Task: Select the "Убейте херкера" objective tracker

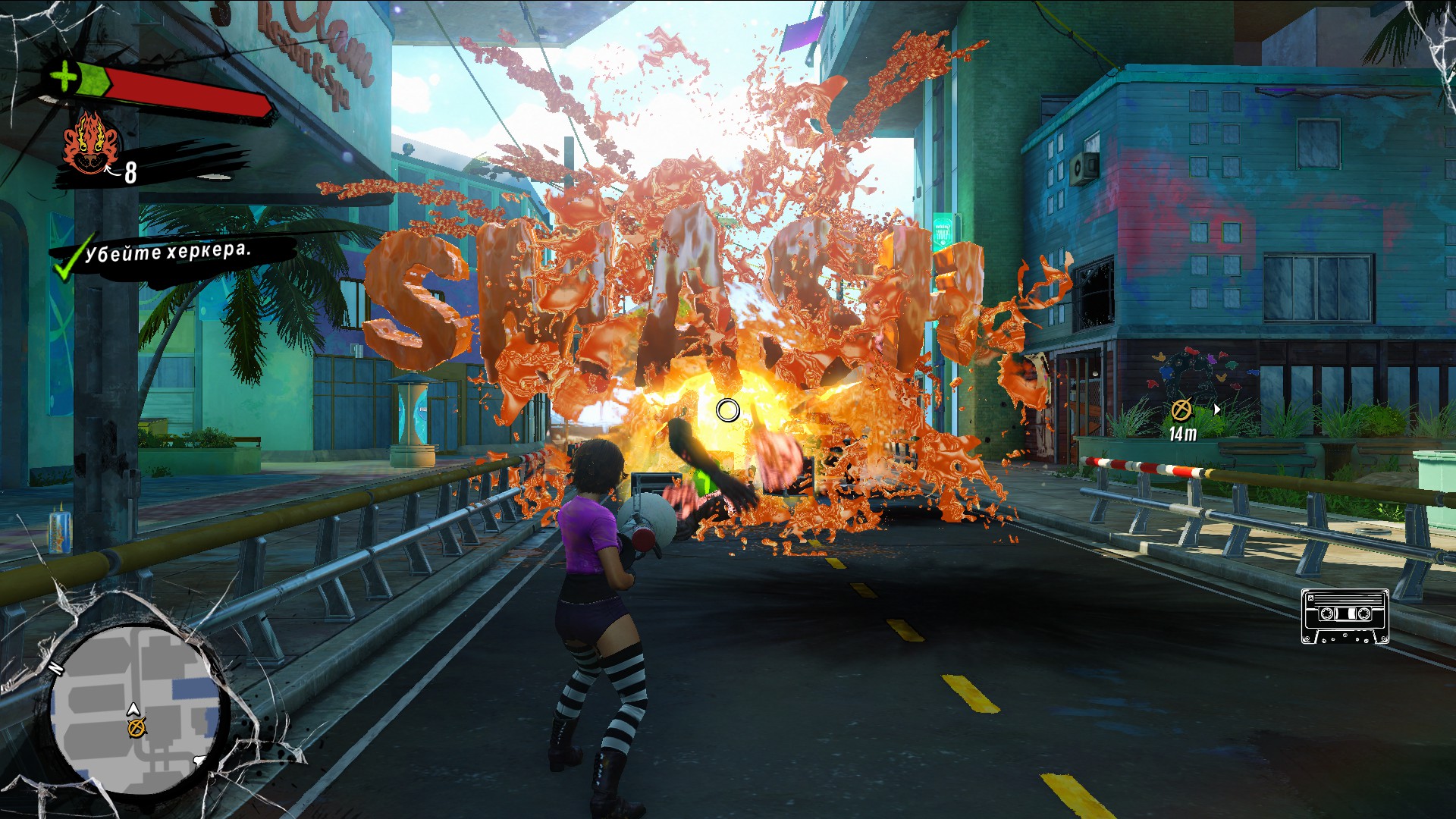Action: click(167, 253)
